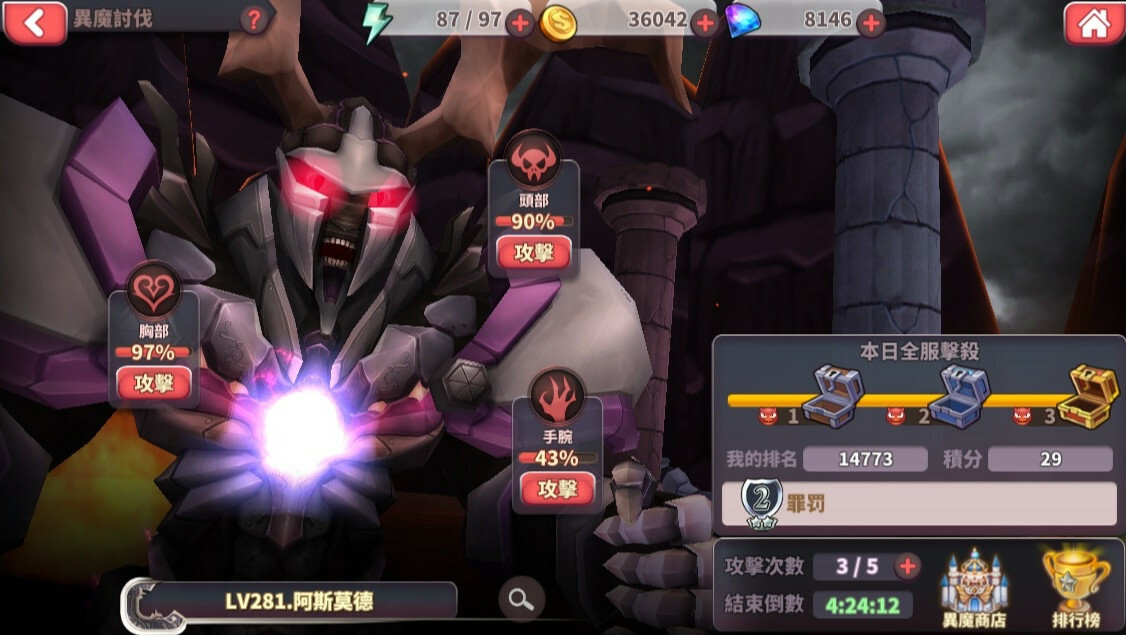Image resolution: width=1126 pixels, height=635 pixels.
Task: Attack the chest (胸部) part
Action: coord(154,383)
